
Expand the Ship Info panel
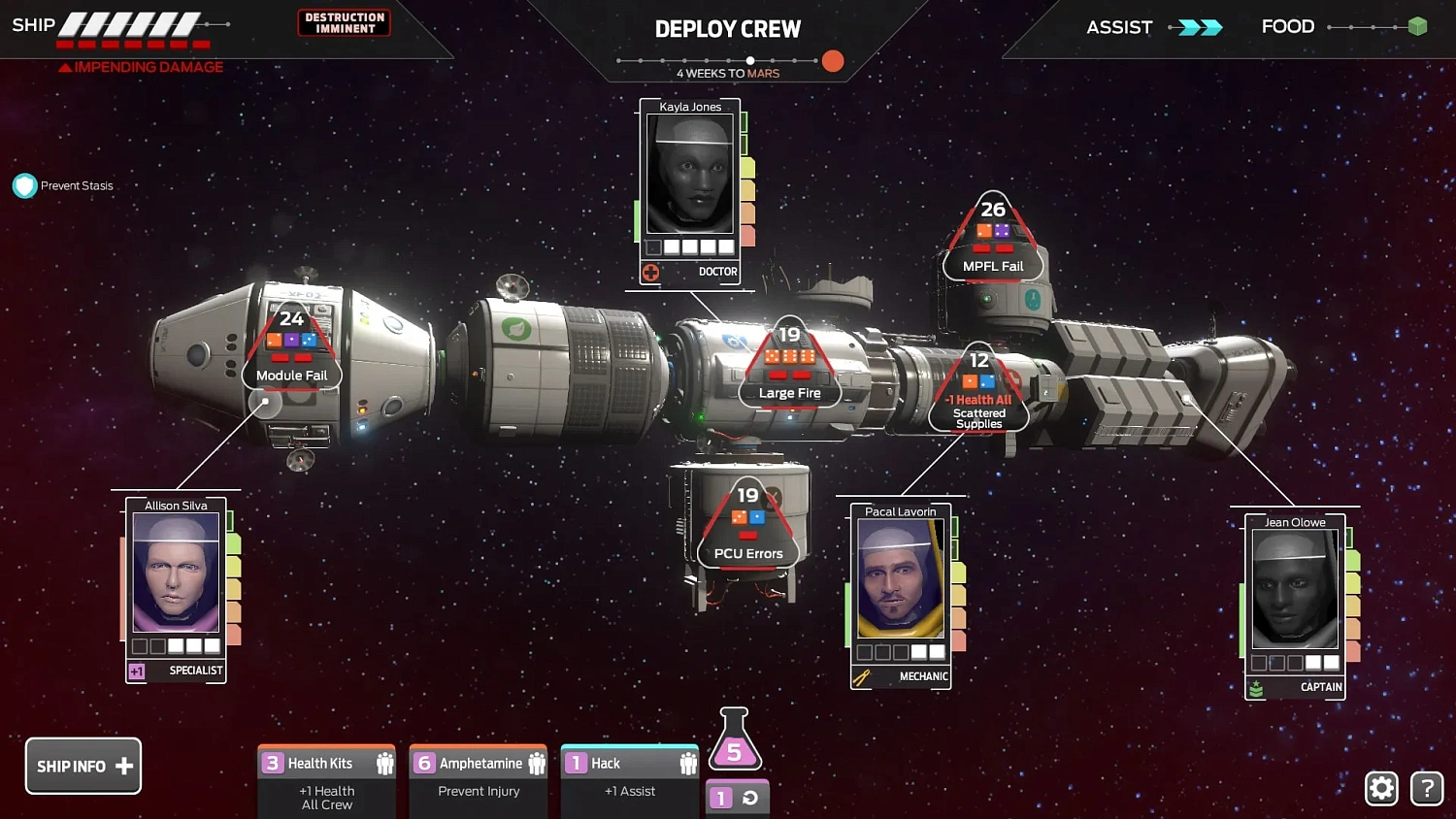(83, 766)
